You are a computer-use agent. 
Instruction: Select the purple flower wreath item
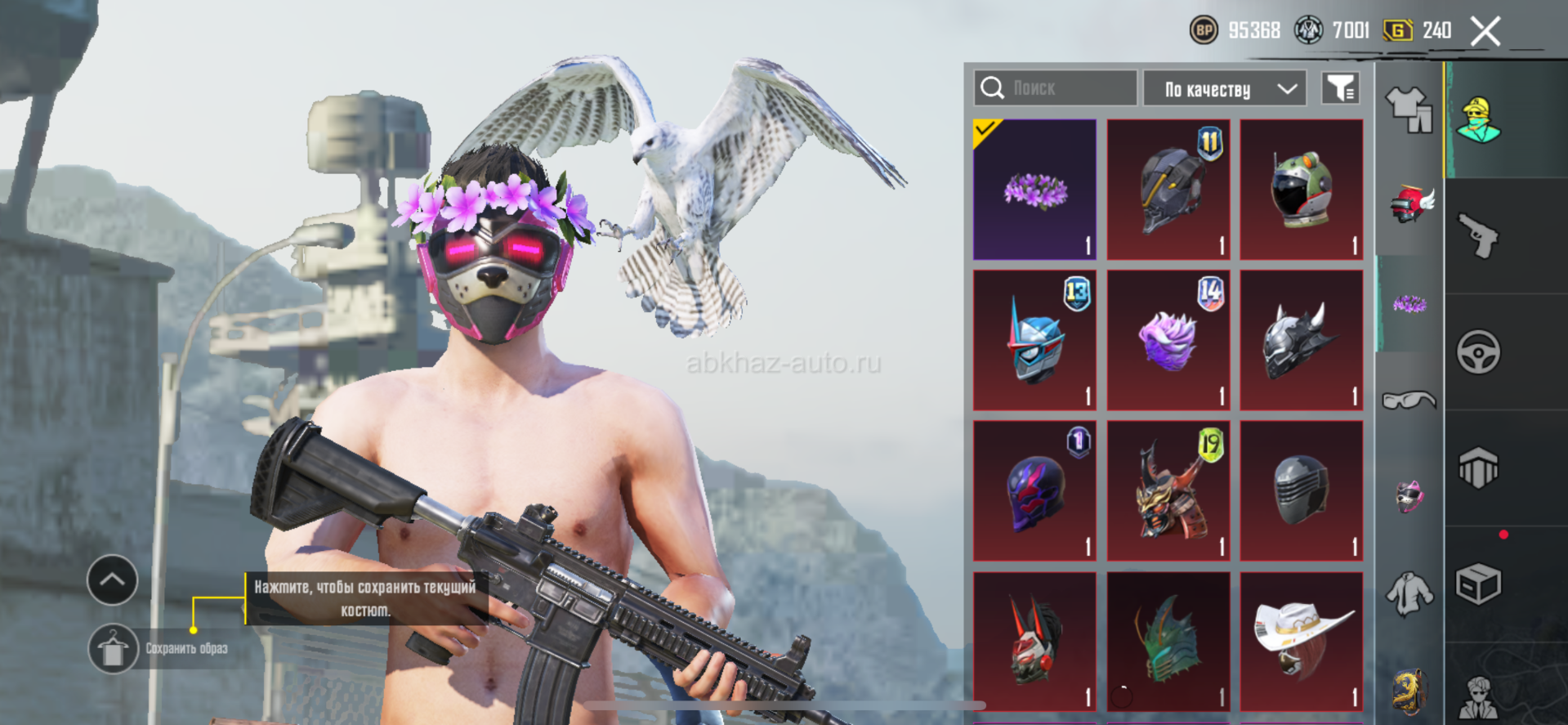point(1034,190)
